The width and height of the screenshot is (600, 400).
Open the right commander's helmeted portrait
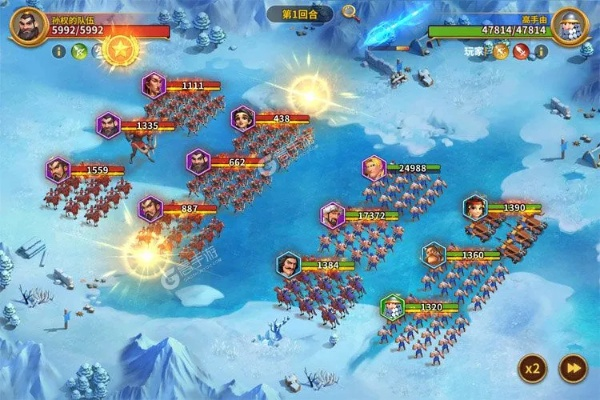[571, 25]
